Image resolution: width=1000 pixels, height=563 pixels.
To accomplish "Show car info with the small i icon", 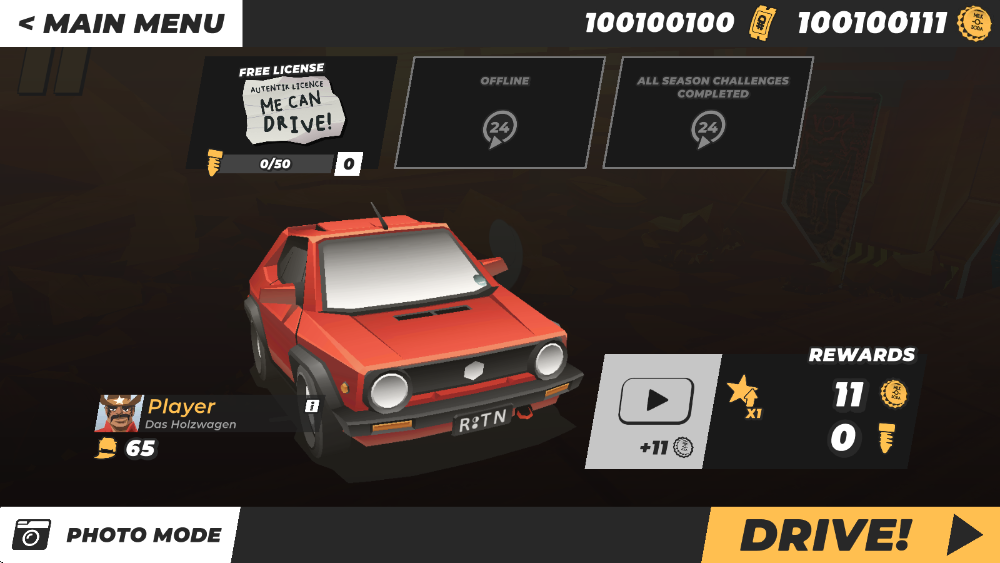I will pyautogui.click(x=312, y=406).
